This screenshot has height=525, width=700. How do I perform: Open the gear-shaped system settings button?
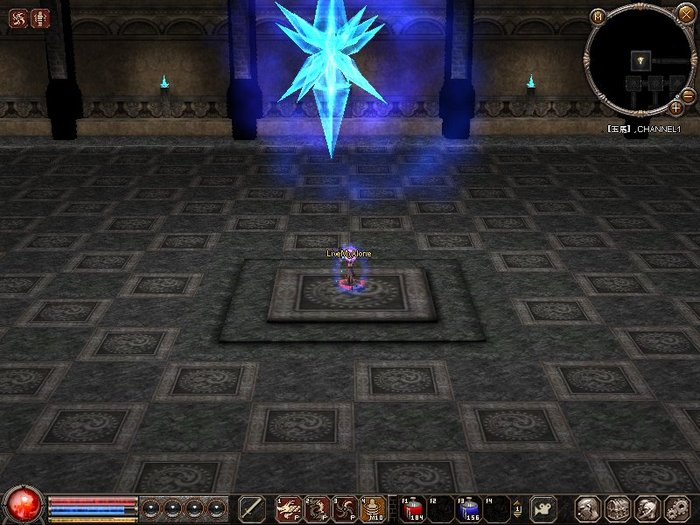coord(674,508)
